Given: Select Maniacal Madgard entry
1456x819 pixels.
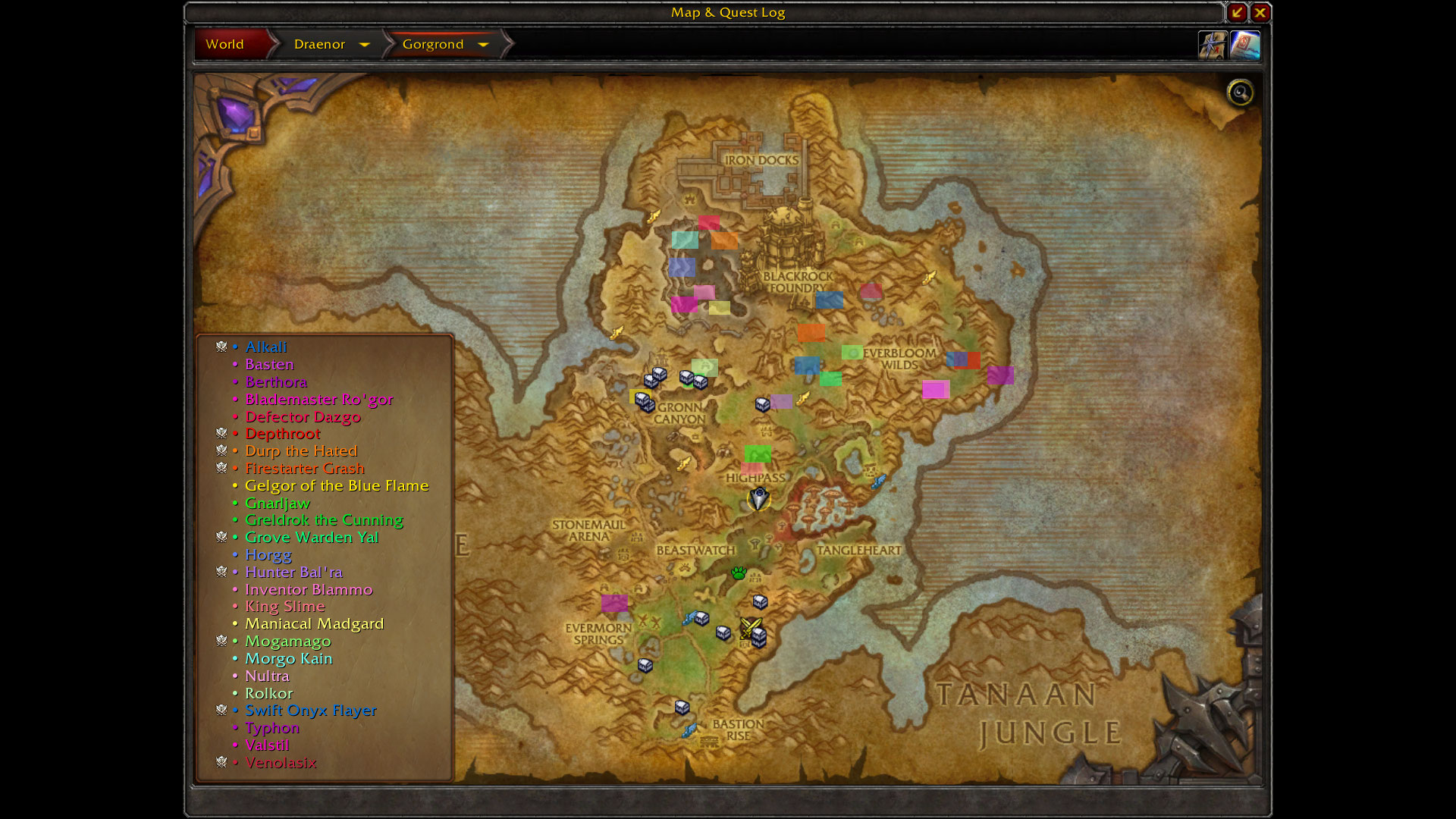Looking at the screenshot, I should 314,623.
